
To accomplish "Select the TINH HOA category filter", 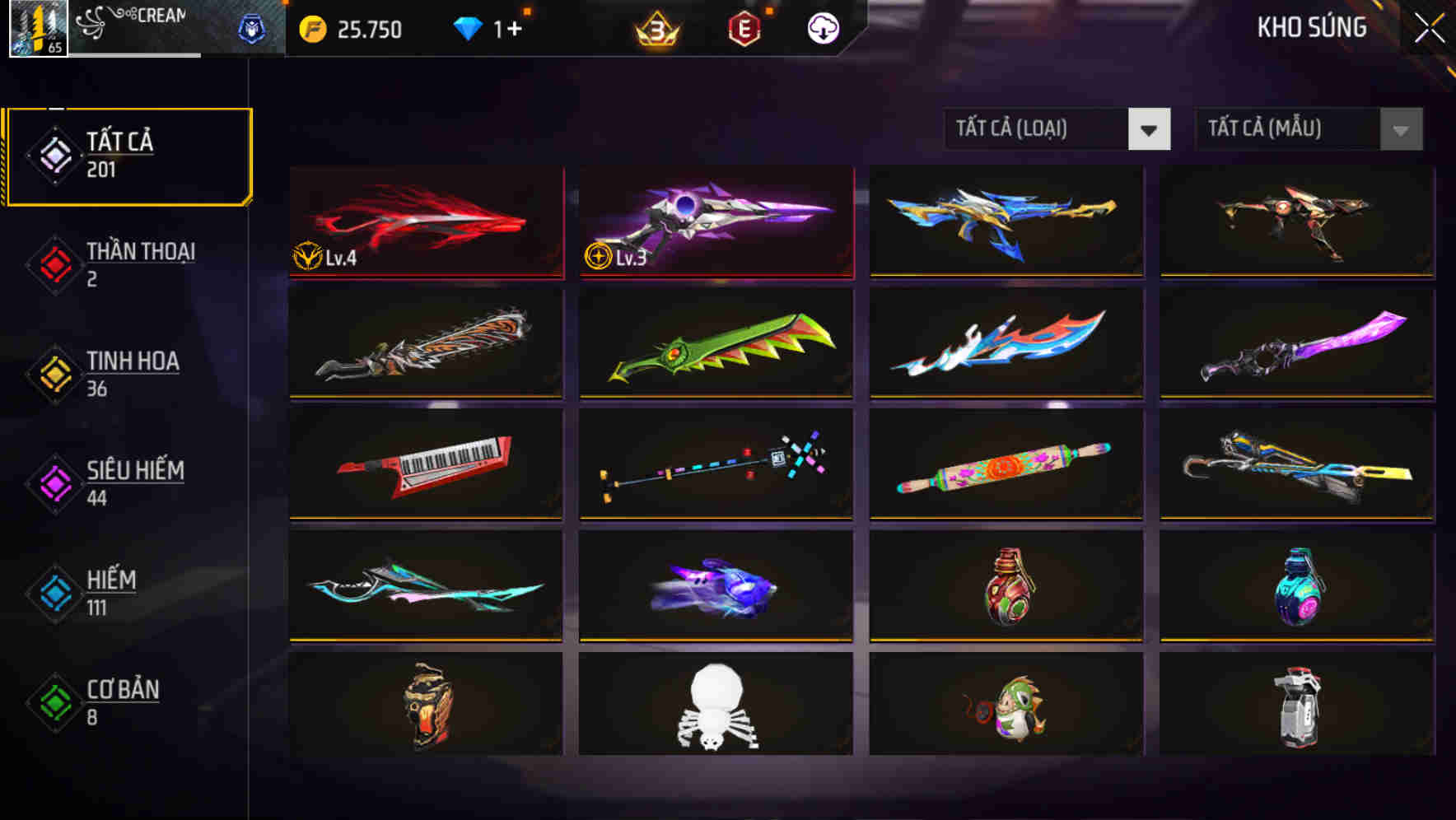I will (x=133, y=373).
